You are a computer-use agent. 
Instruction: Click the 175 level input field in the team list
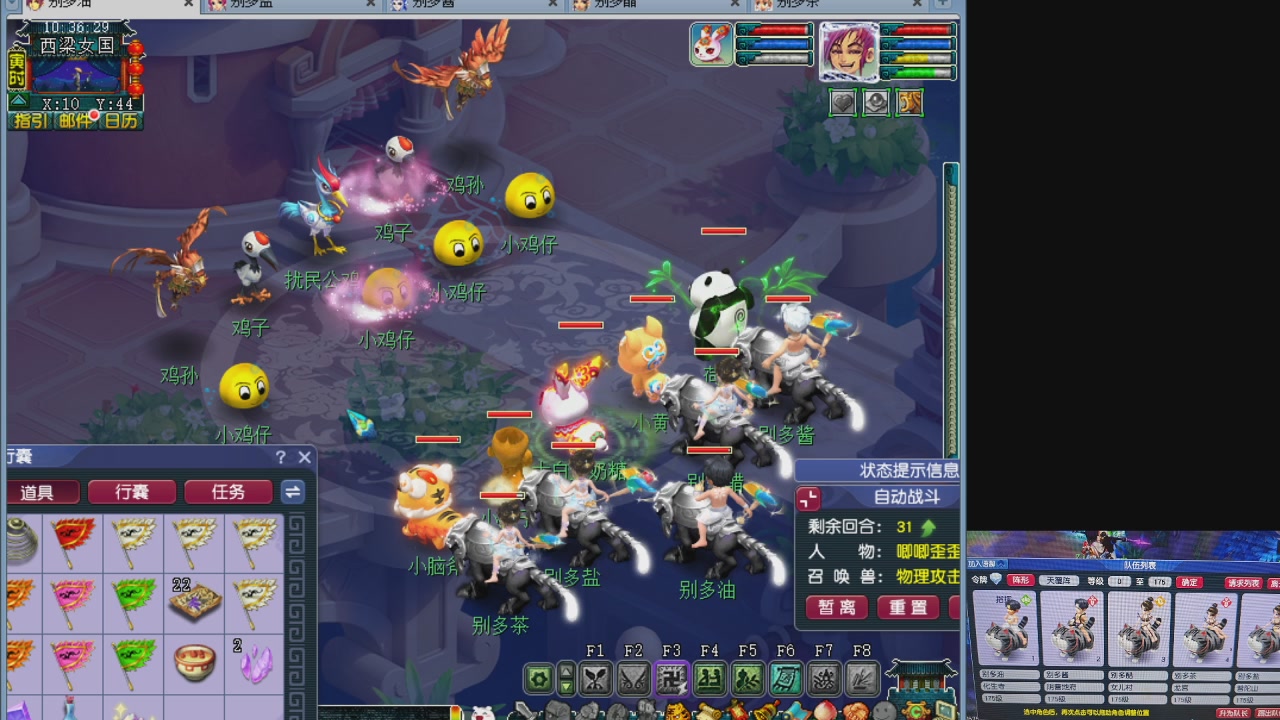[x=1159, y=581]
